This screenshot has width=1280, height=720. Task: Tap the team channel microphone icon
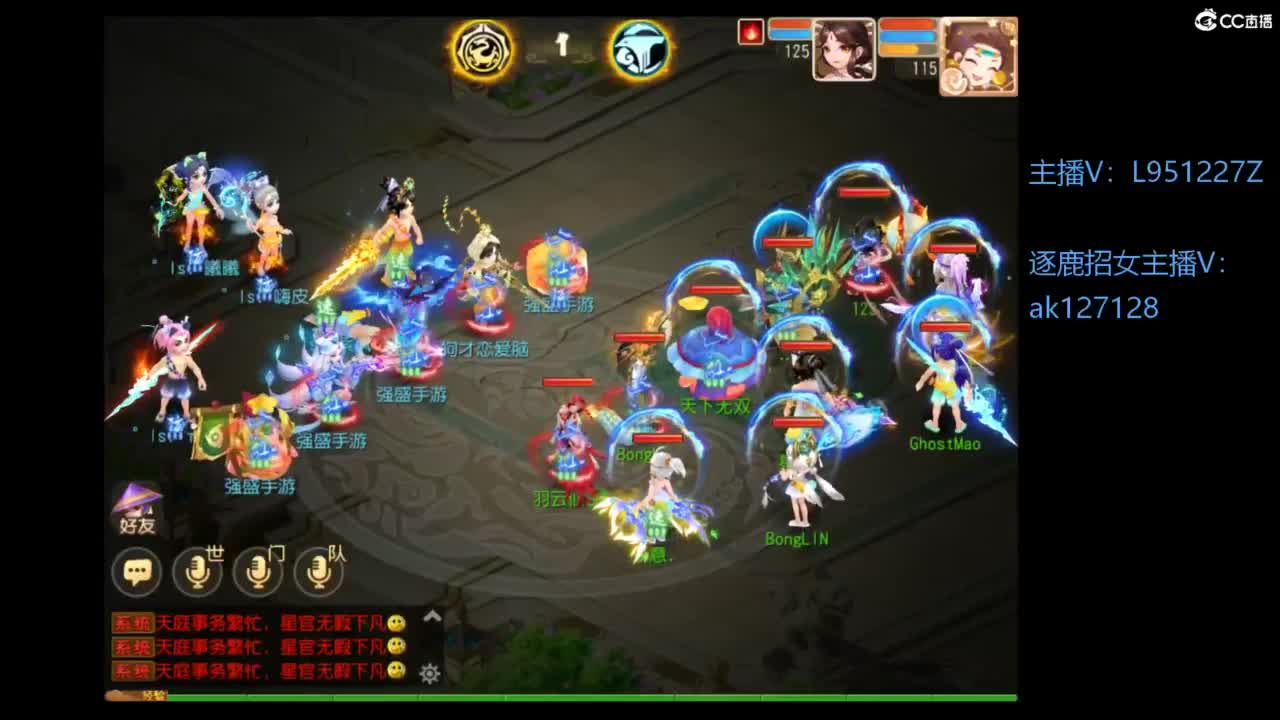(316, 571)
